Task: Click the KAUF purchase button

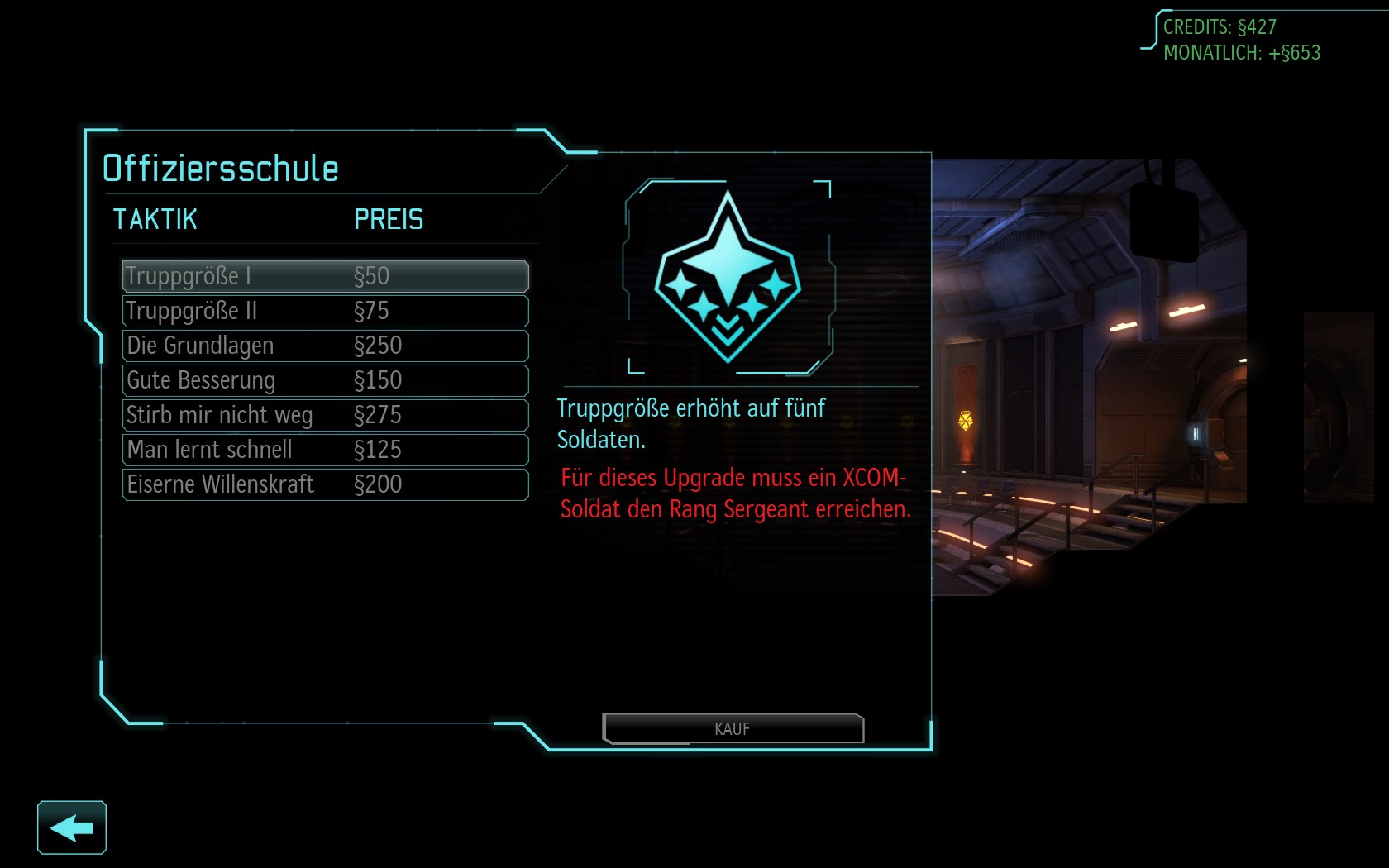Action: tap(733, 728)
